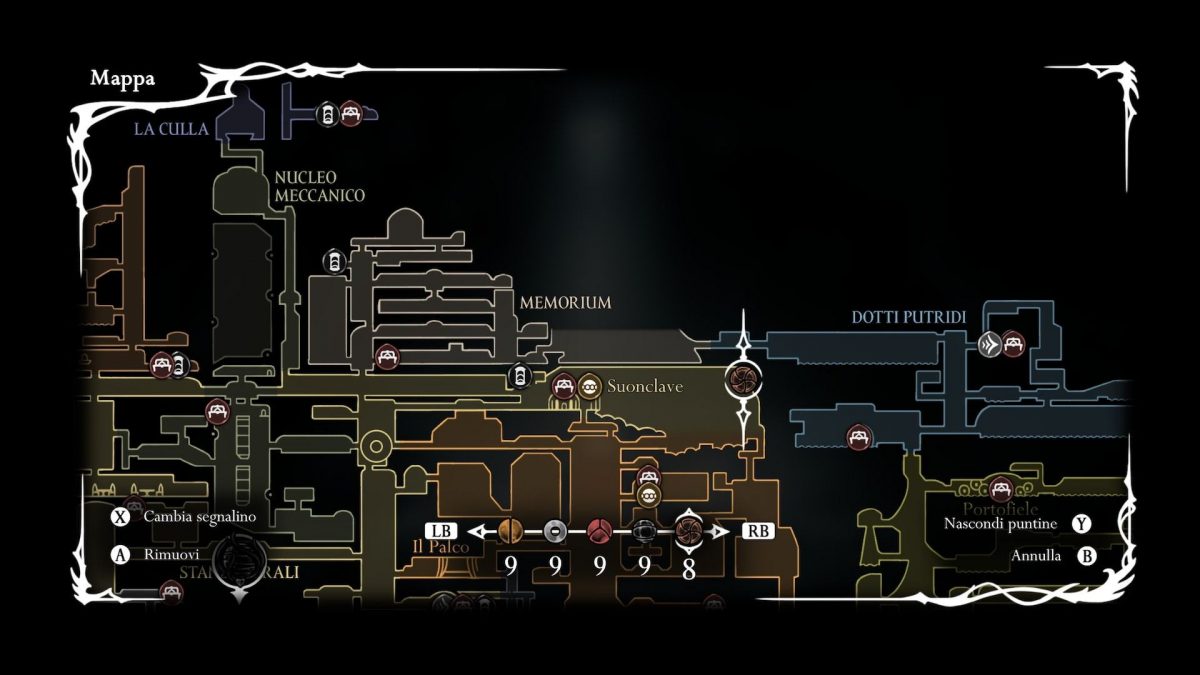Click the bench icon above Portofiele
Image resolution: width=1200 pixels, height=675 pixels.
coord(1000,489)
